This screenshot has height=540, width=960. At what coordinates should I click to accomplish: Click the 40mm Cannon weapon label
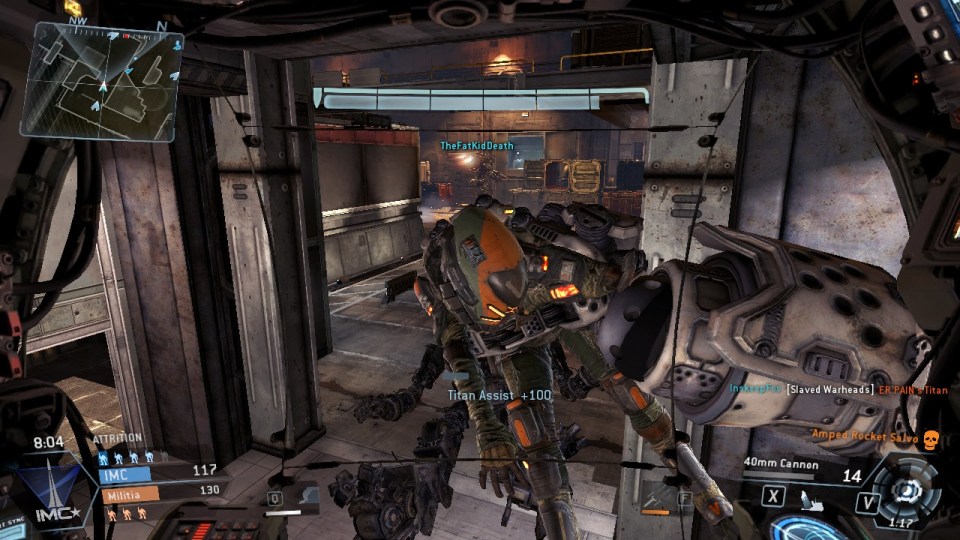pos(780,464)
